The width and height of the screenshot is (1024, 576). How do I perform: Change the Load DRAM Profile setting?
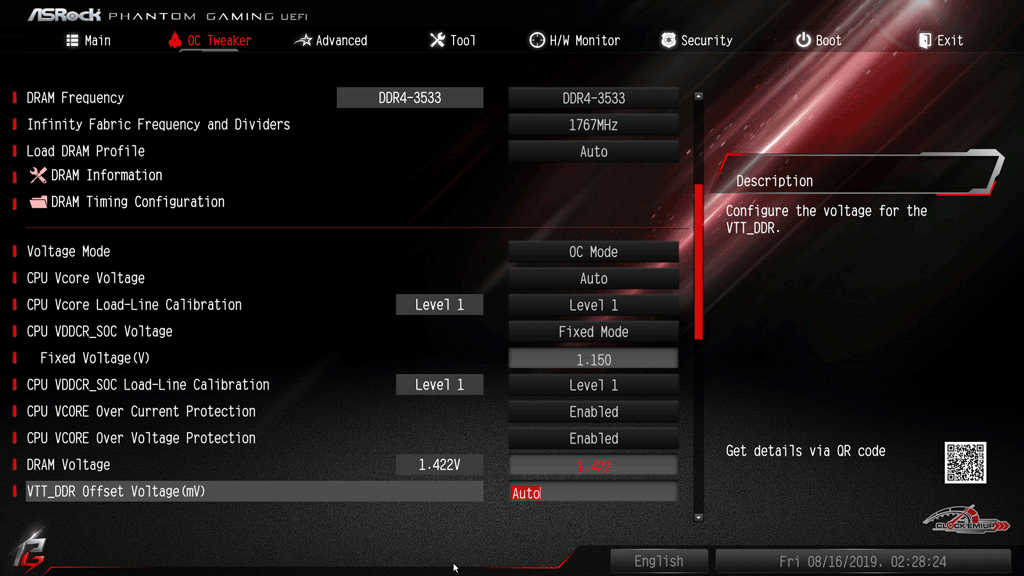pyautogui.click(x=593, y=152)
